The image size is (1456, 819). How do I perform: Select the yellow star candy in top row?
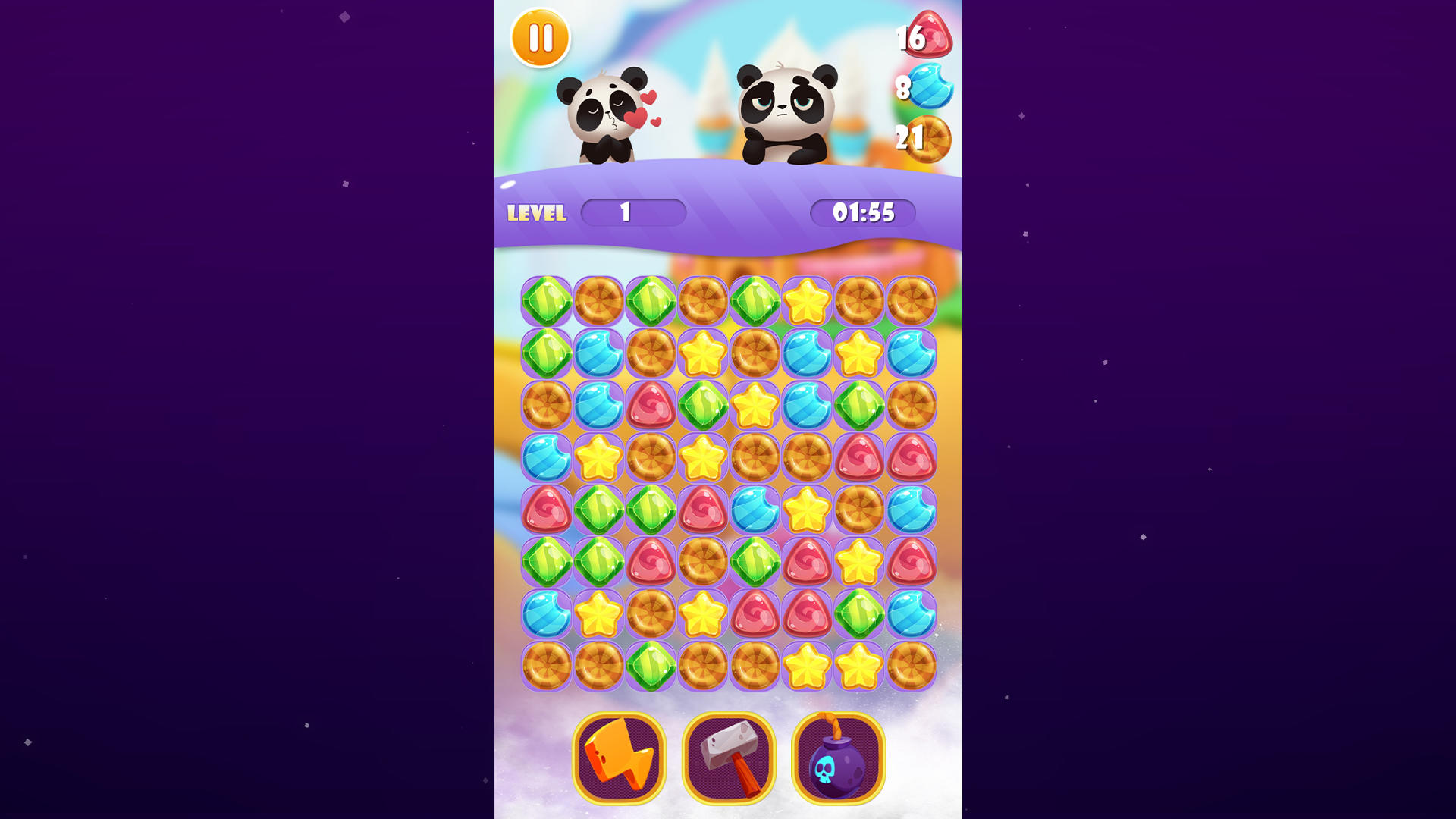tap(806, 300)
